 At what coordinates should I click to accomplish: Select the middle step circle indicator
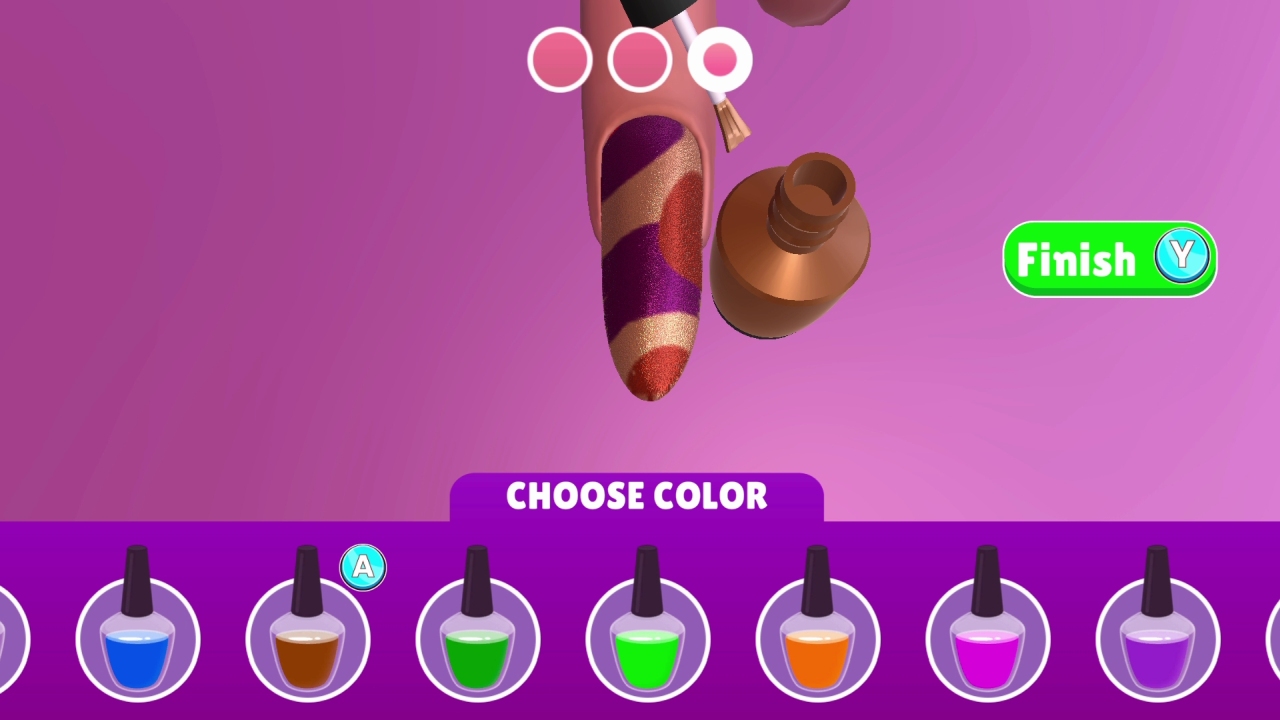[x=639, y=60]
